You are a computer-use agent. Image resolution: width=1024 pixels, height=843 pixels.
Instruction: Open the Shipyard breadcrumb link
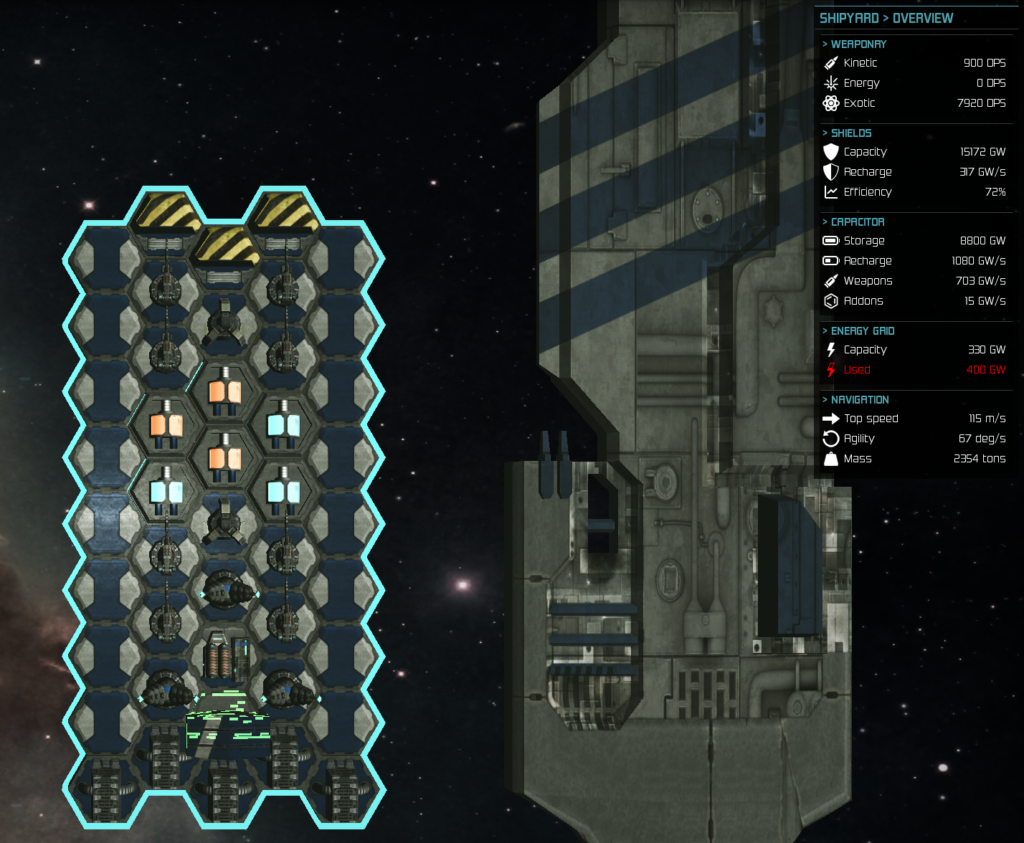pos(849,18)
